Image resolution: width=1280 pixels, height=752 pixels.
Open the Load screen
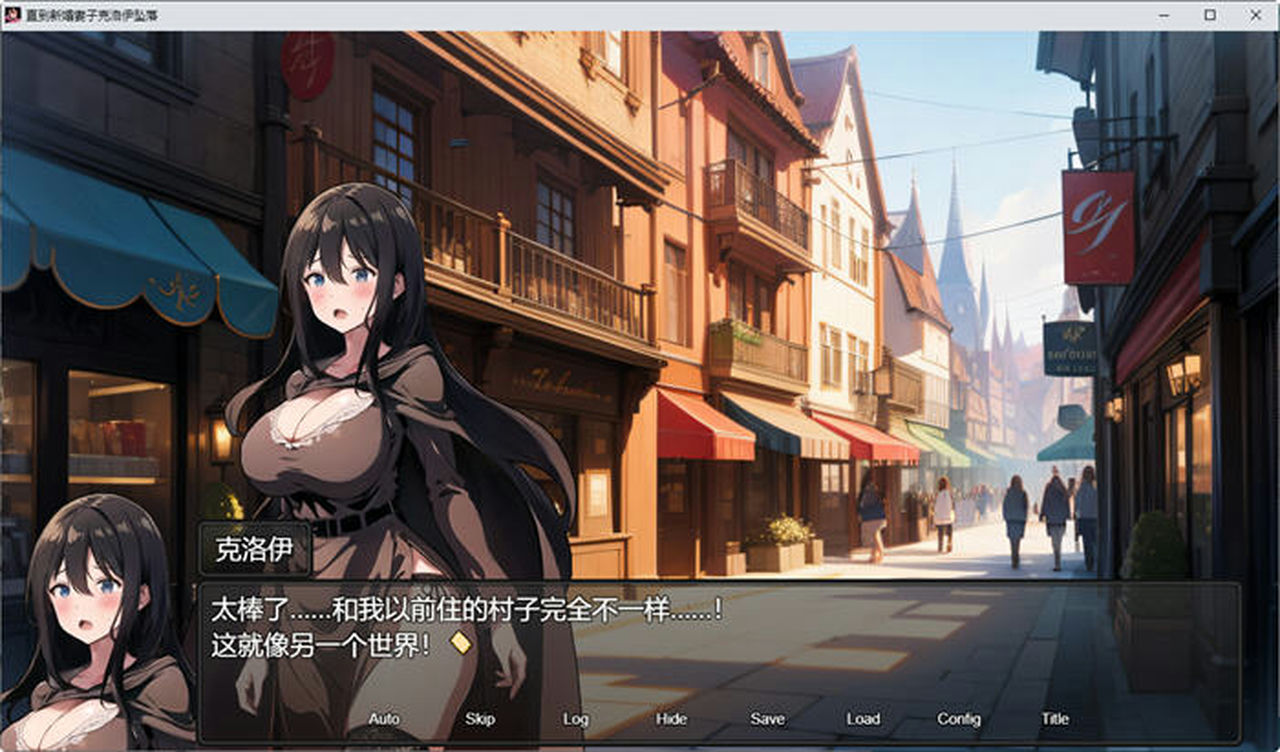[862, 718]
